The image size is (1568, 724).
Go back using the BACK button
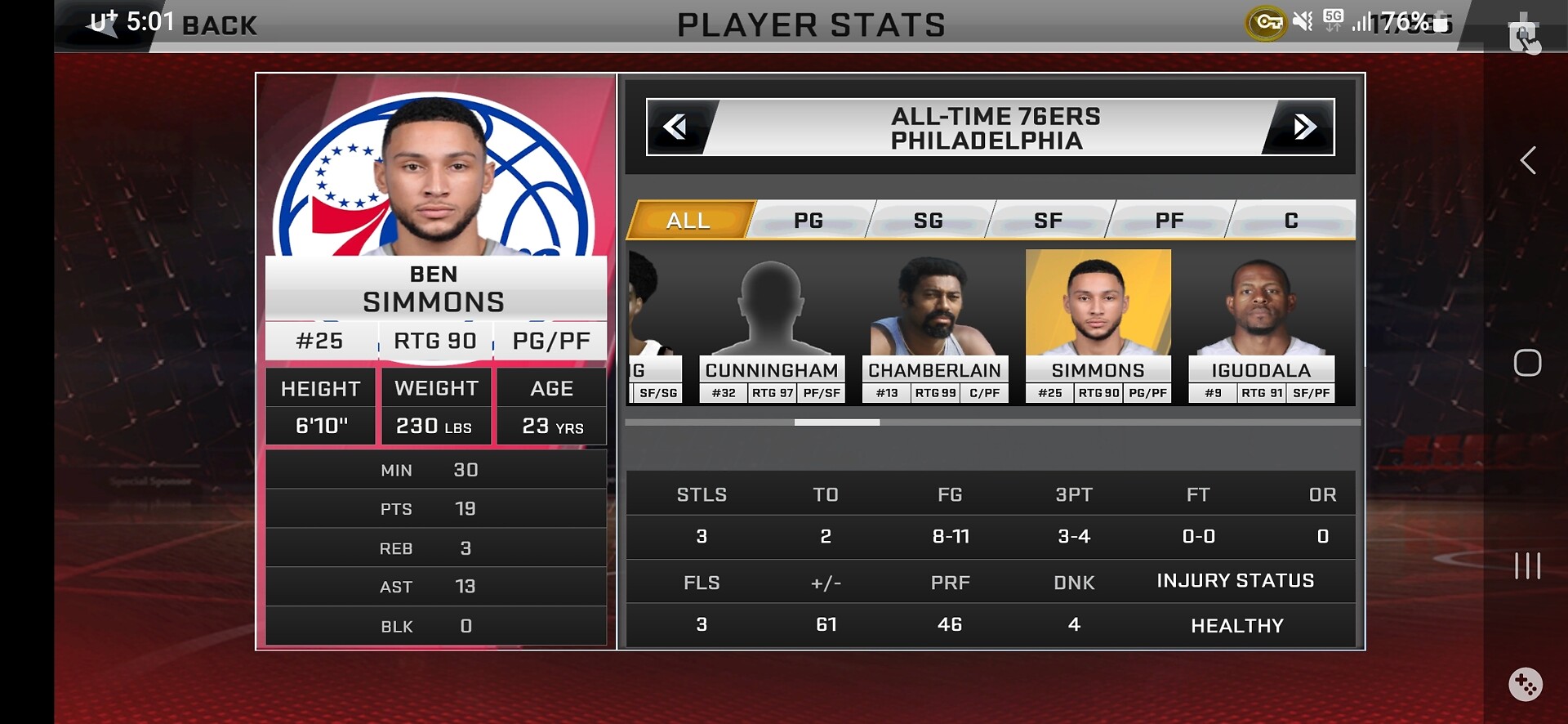tap(219, 25)
